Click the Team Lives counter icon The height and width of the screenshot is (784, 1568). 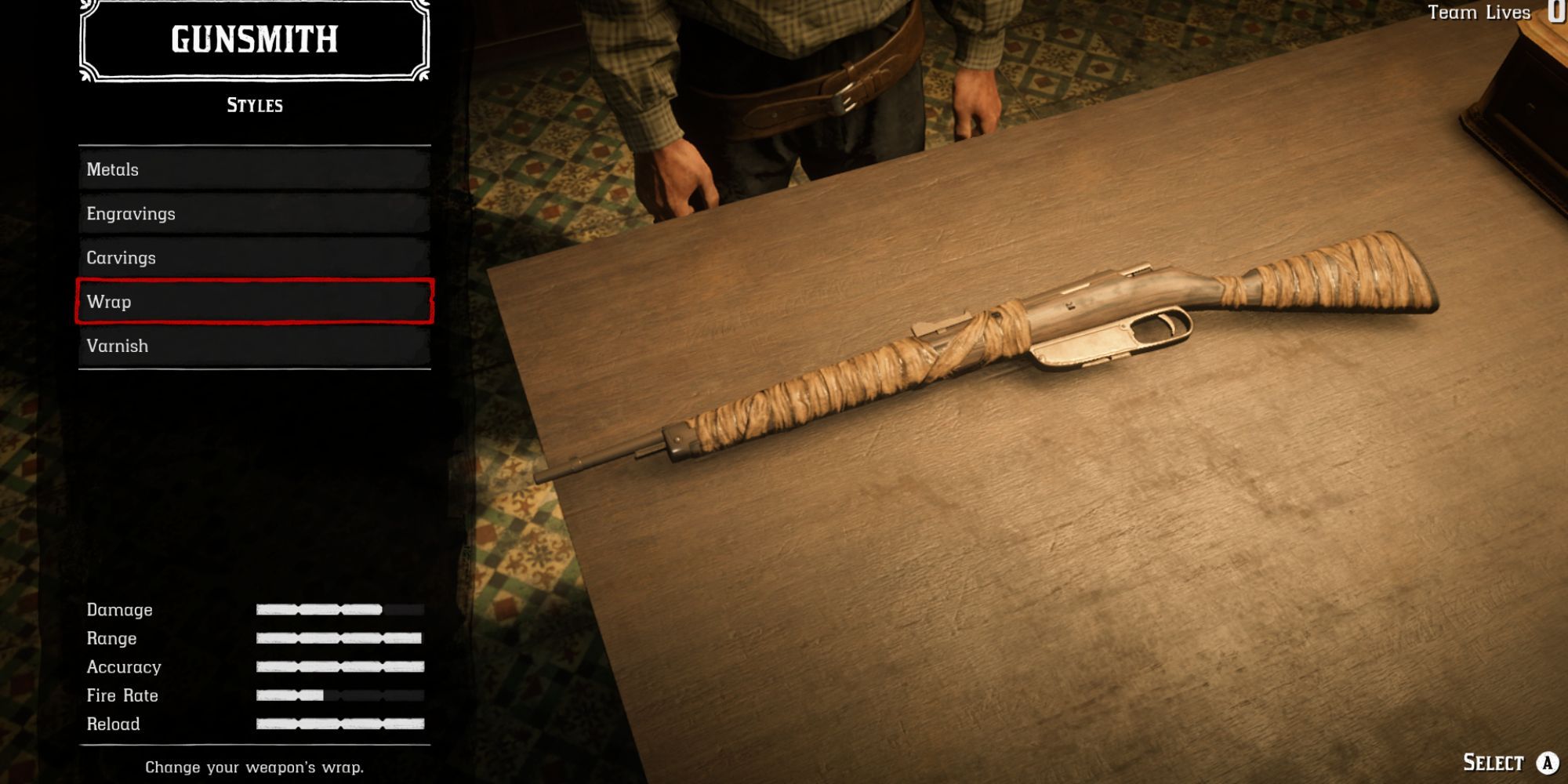point(1555,12)
